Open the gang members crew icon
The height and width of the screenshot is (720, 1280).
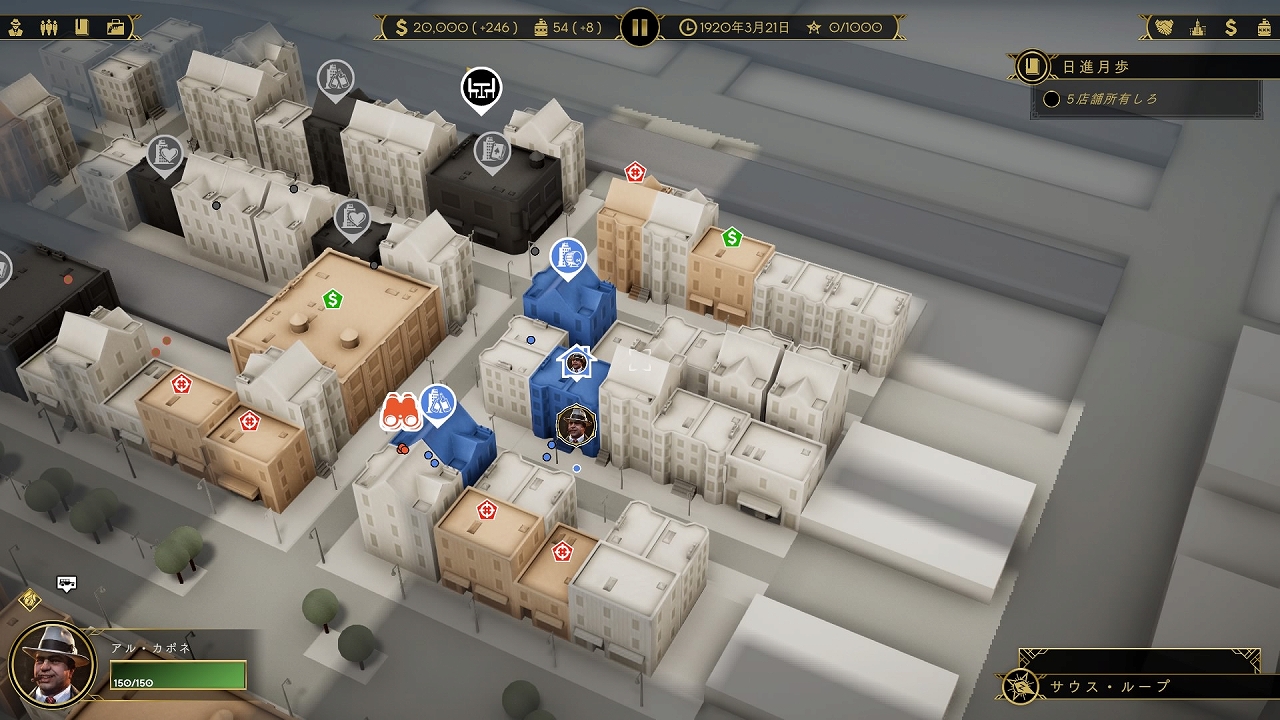pos(49,27)
